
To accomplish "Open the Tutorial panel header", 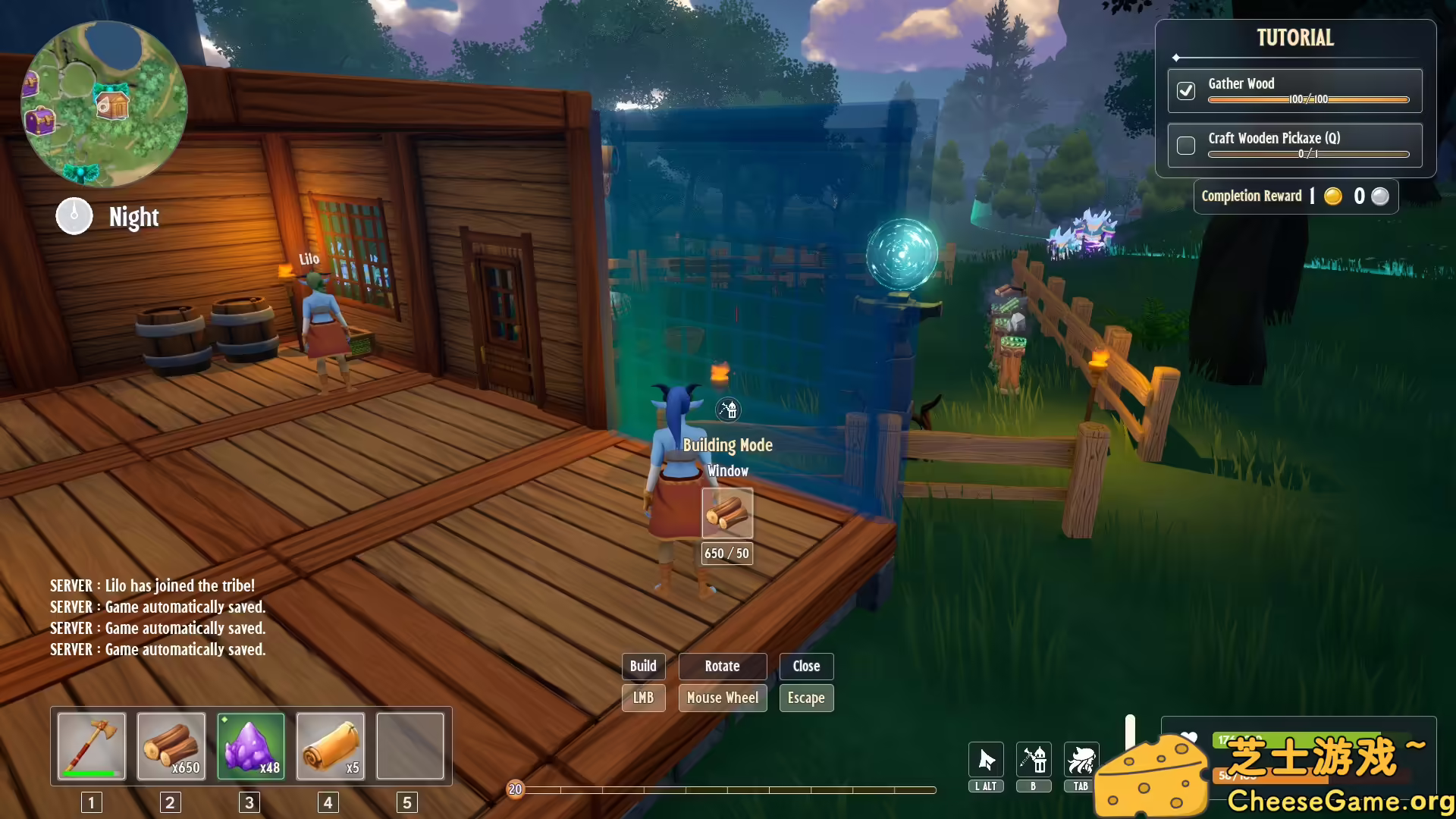I will tap(1295, 38).
